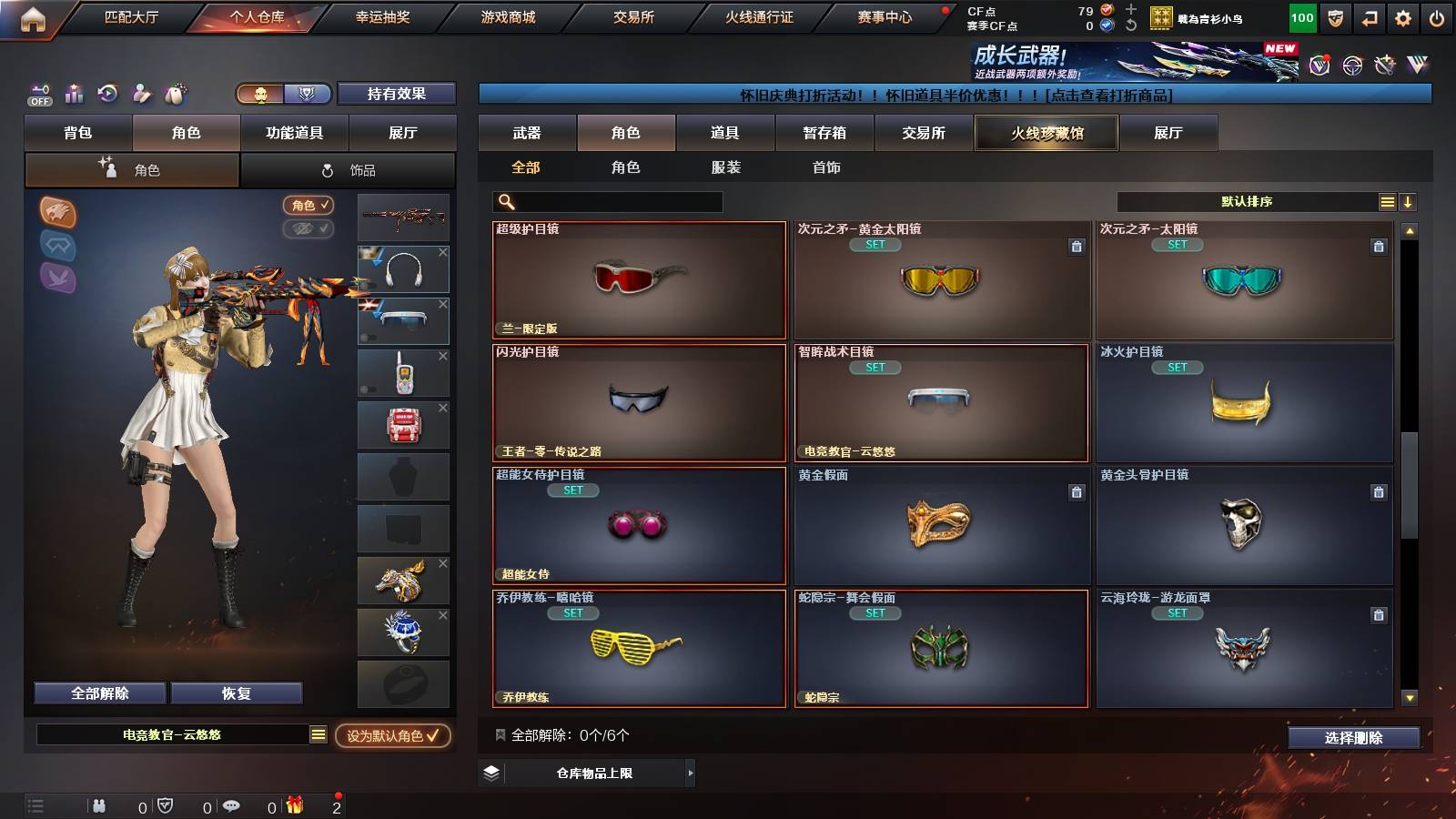Select the white headphones thumbnail in the equipment list

point(403,268)
